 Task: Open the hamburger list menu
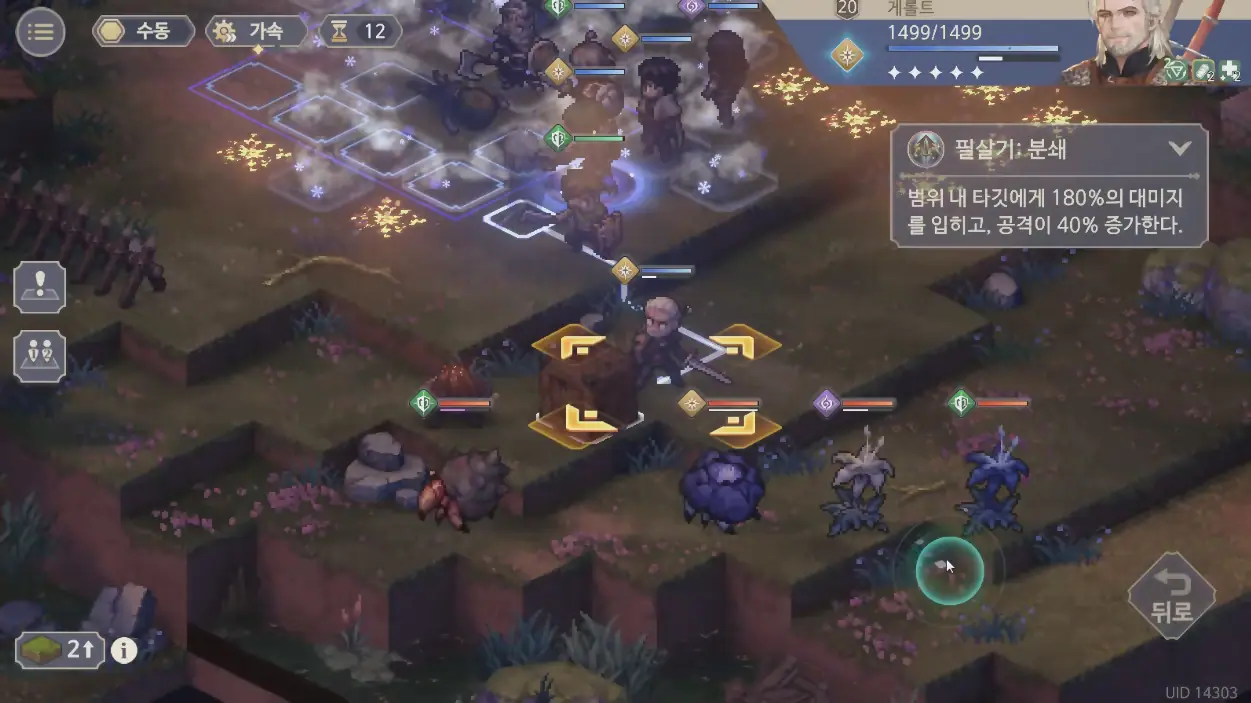coord(41,32)
